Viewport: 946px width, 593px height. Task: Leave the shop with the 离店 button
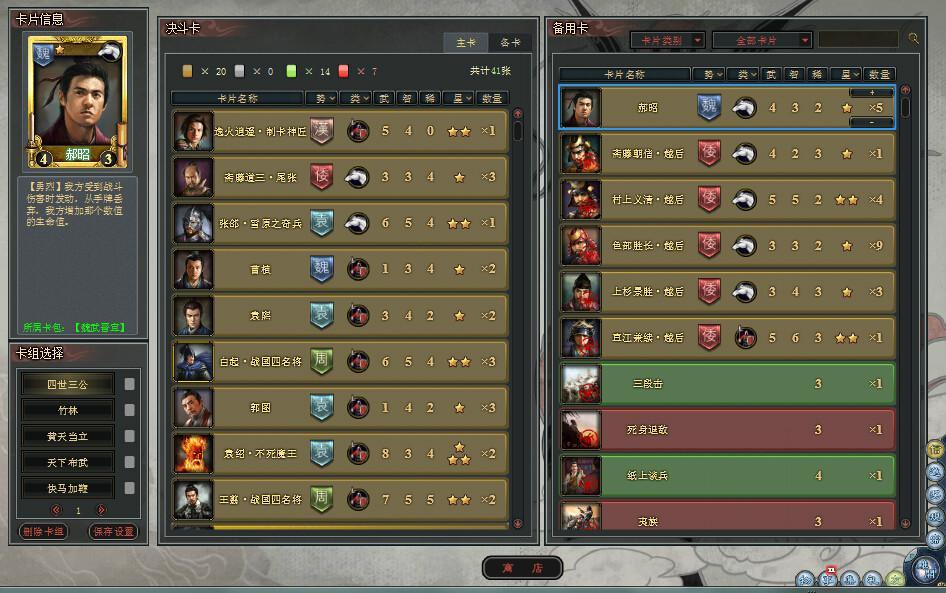coord(523,567)
